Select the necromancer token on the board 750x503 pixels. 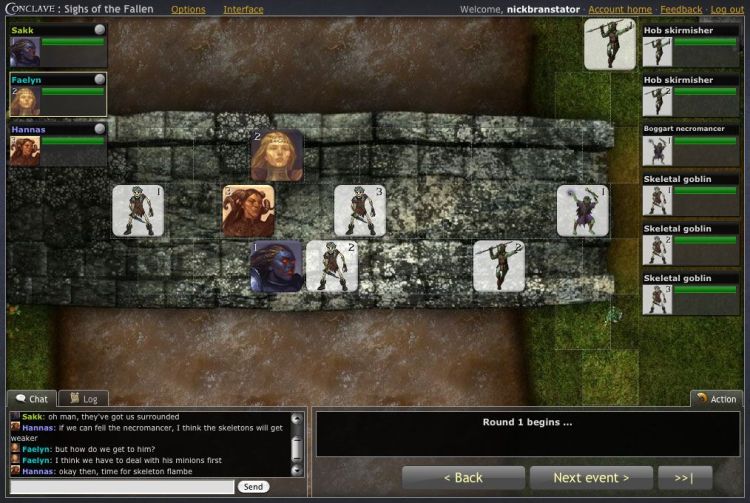[583, 210]
